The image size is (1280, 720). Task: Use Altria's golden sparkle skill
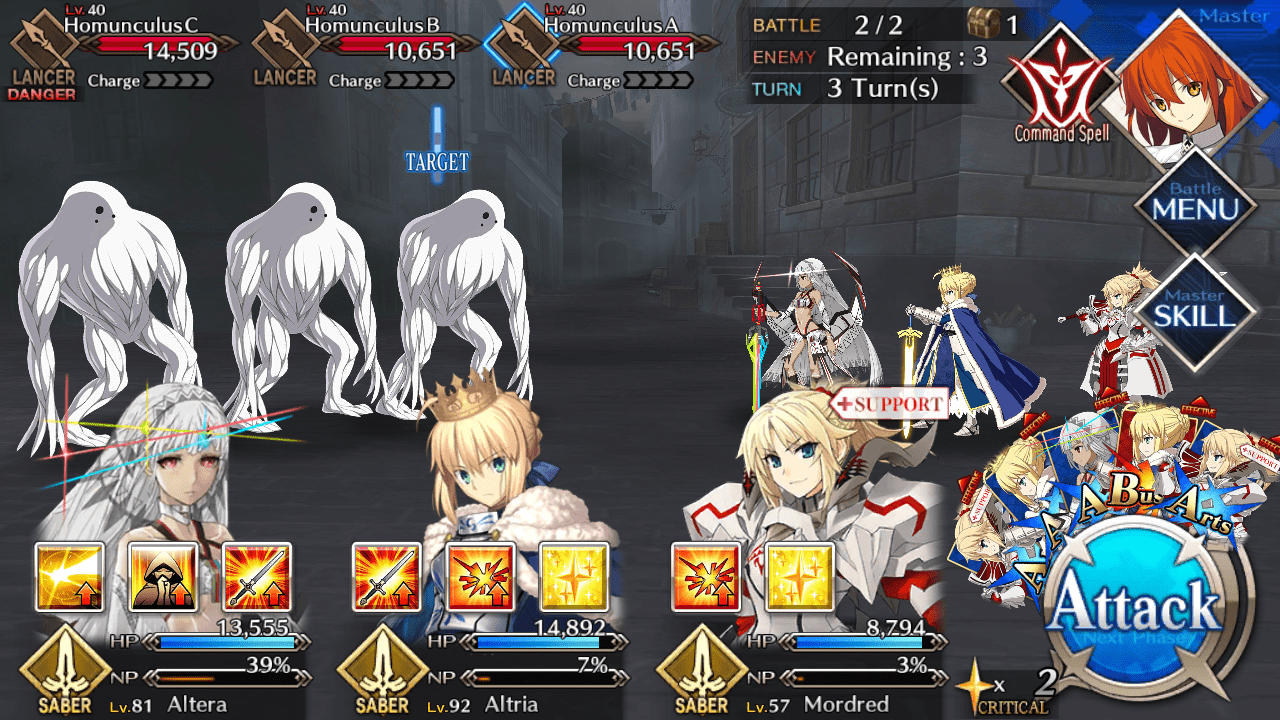(574, 577)
